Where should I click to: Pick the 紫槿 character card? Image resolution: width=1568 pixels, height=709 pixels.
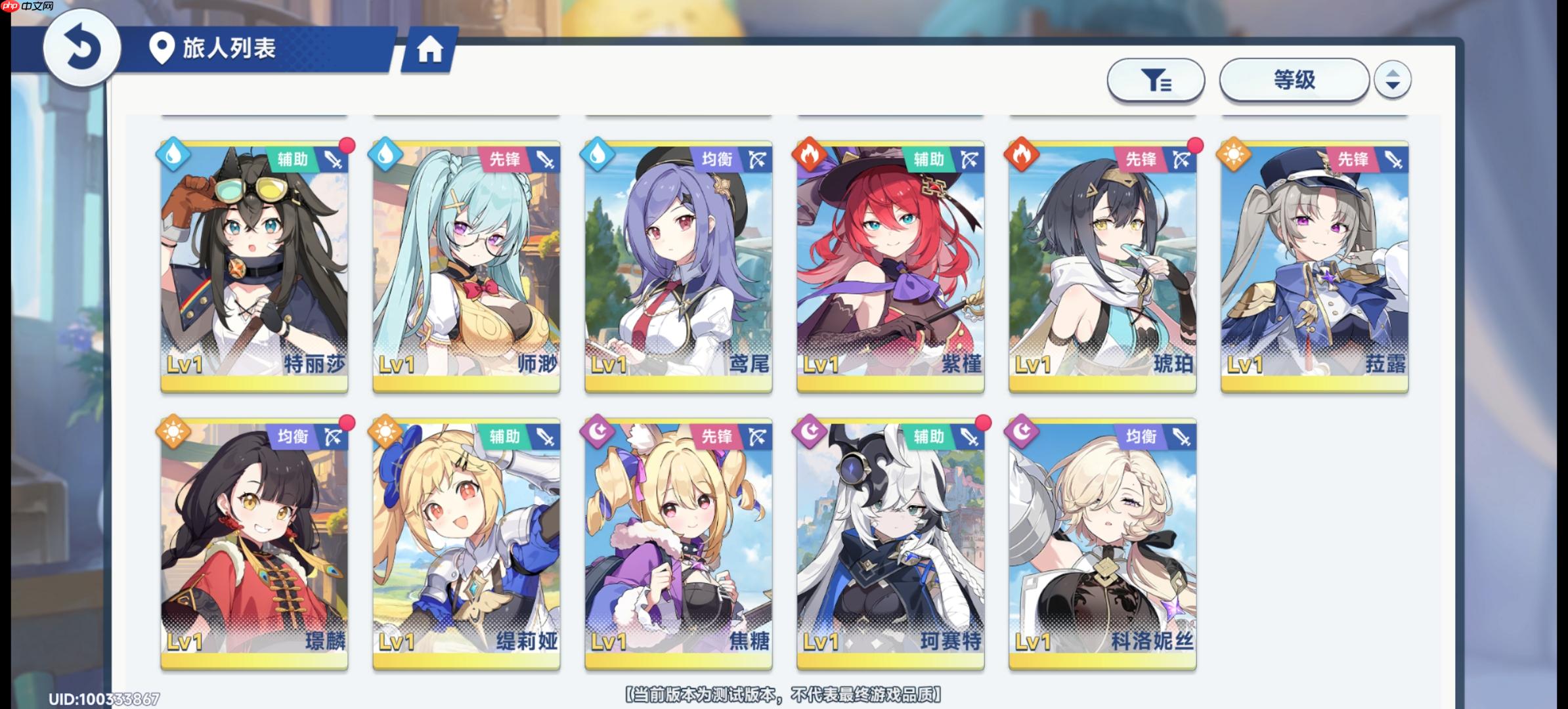890,266
